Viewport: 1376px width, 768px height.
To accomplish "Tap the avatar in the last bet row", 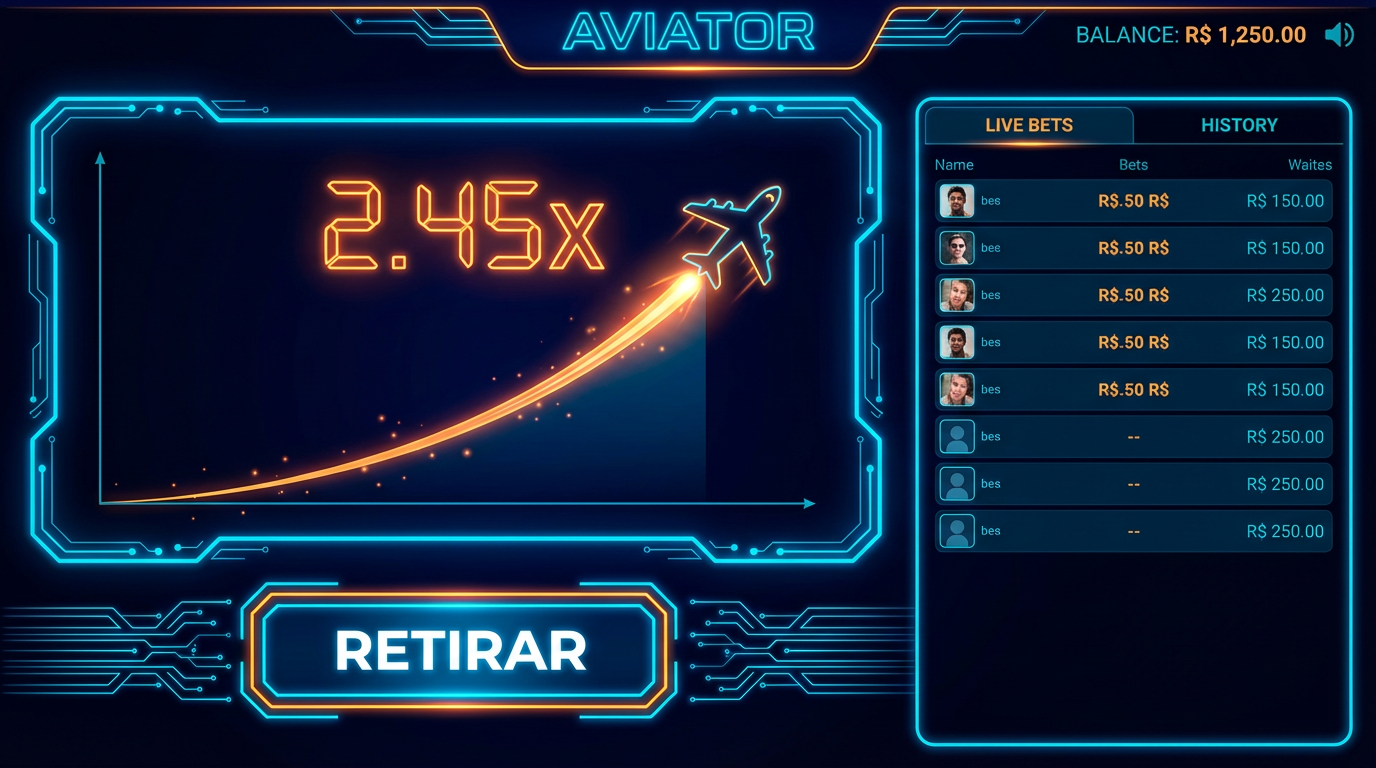I will tap(957, 530).
